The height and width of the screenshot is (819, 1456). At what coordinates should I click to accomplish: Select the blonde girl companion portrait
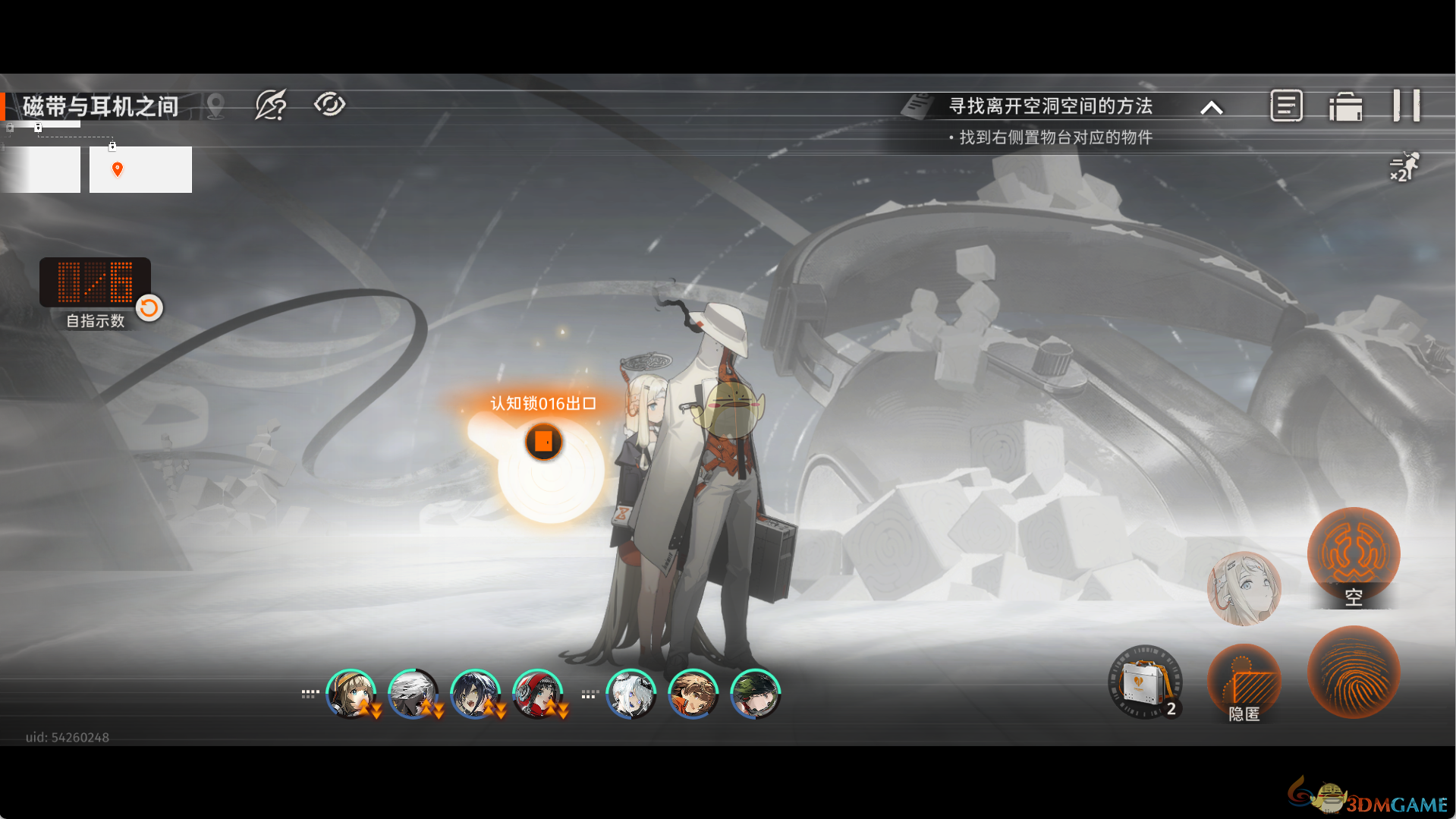pos(1244,589)
